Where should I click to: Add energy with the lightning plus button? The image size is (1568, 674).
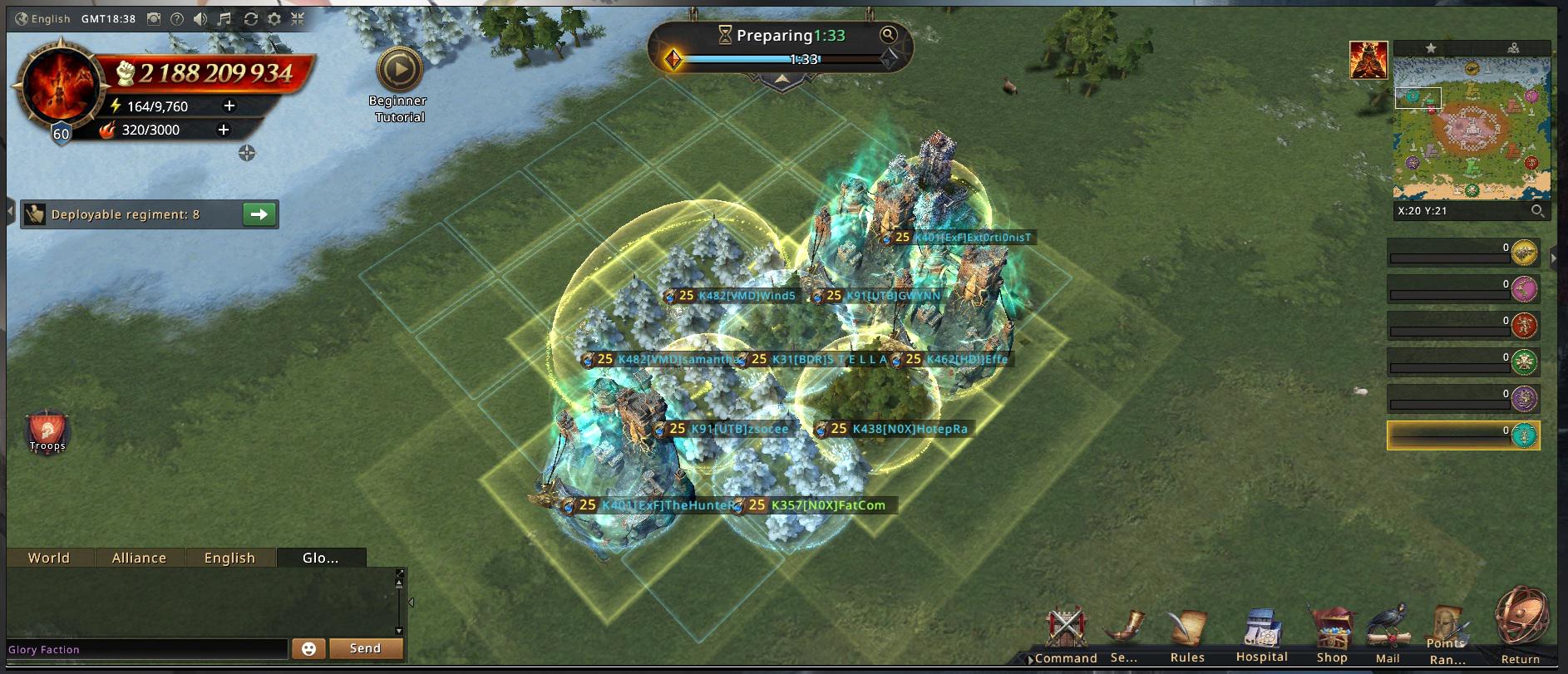tap(229, 106)
